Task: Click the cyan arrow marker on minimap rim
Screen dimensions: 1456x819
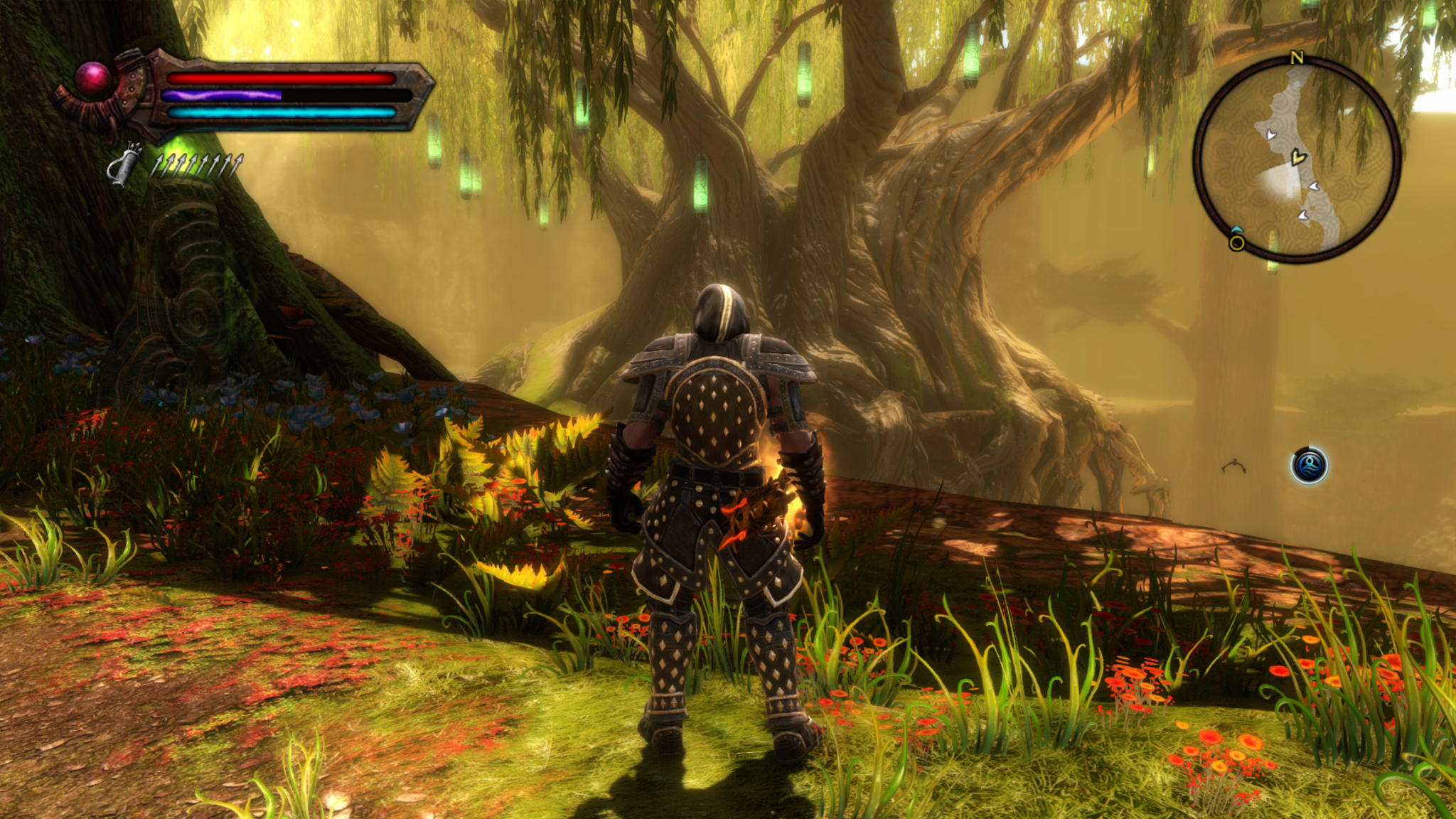Action: tap(1236, 229)
